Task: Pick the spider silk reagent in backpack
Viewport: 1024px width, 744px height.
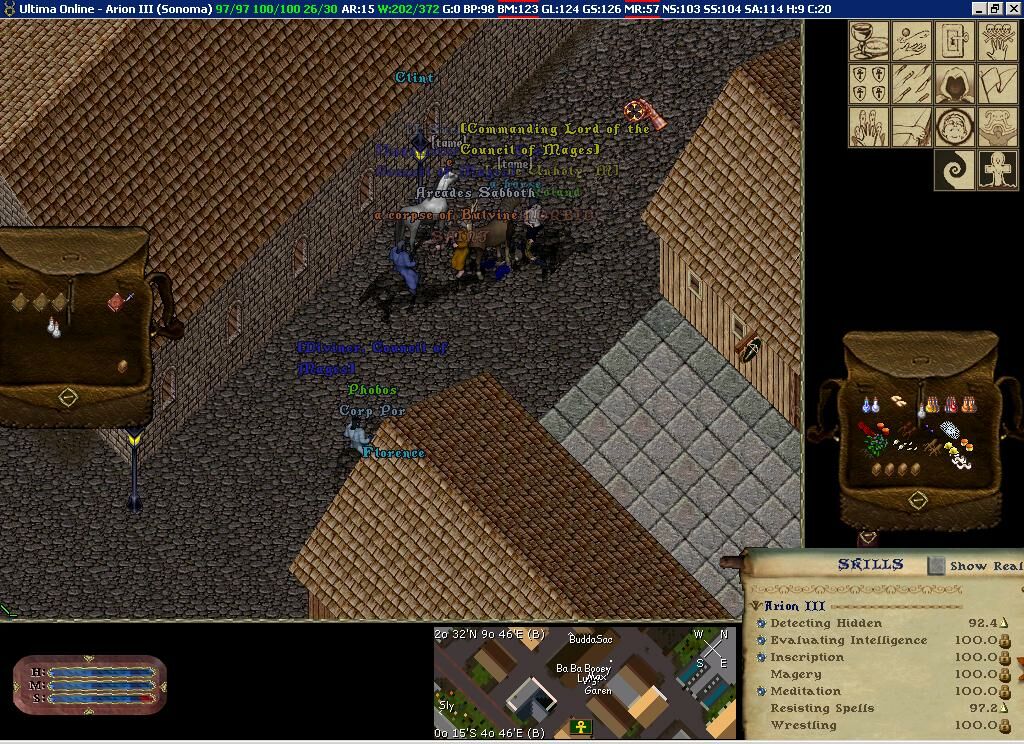Action: point(951,431)
